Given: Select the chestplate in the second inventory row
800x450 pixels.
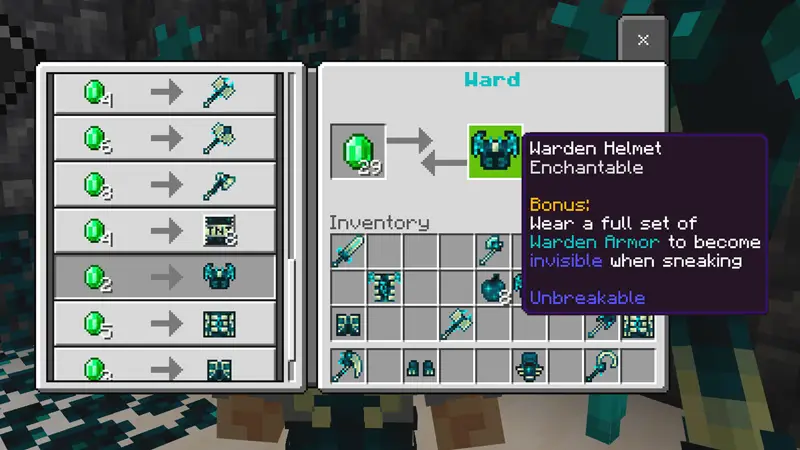Looking at the screenshot, I should pyautogui.click(x=385, y=287).
